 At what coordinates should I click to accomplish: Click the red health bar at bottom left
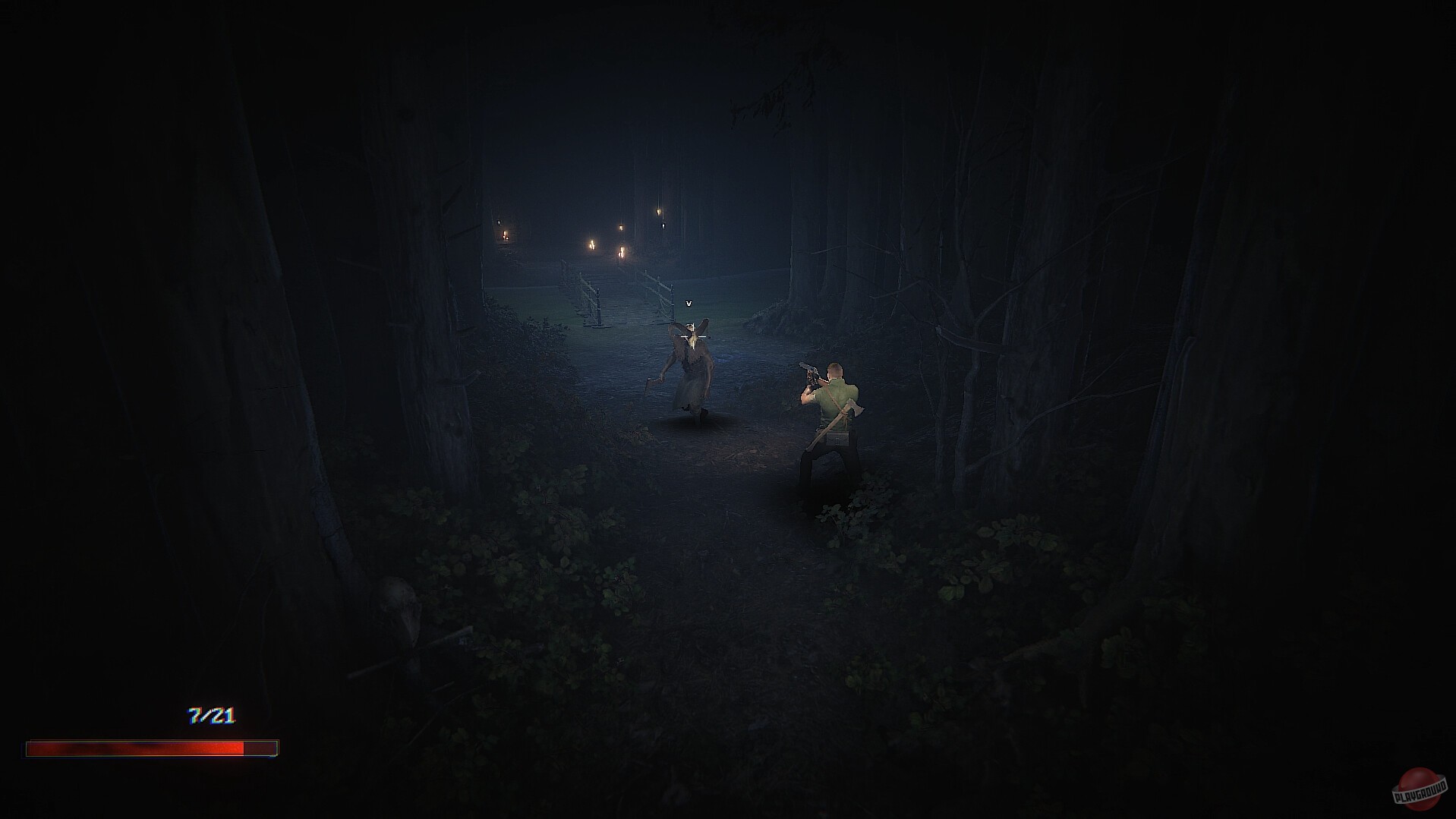click(x=148, y=746)
